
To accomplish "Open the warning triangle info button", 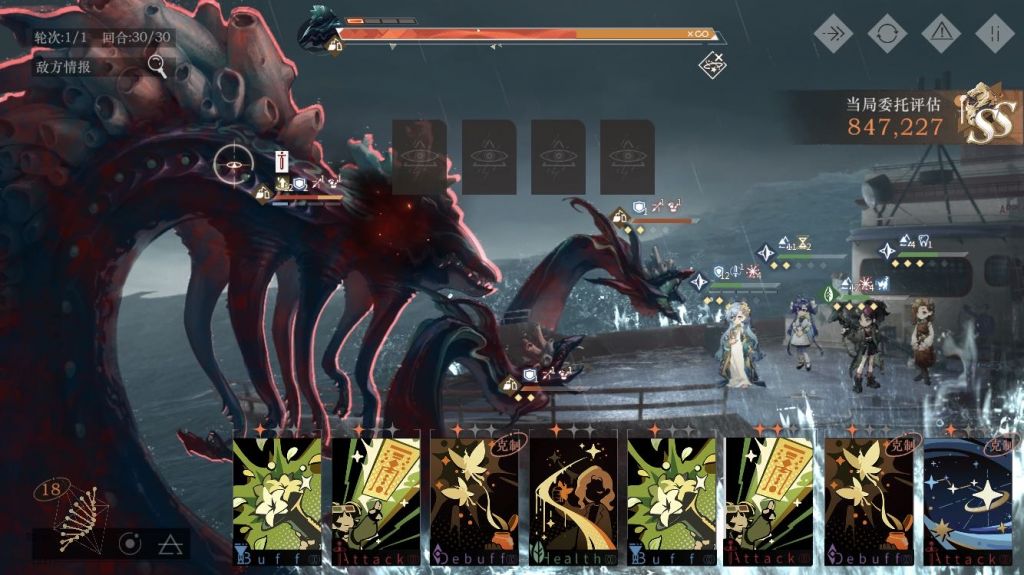I will click(x=940, y=33).
